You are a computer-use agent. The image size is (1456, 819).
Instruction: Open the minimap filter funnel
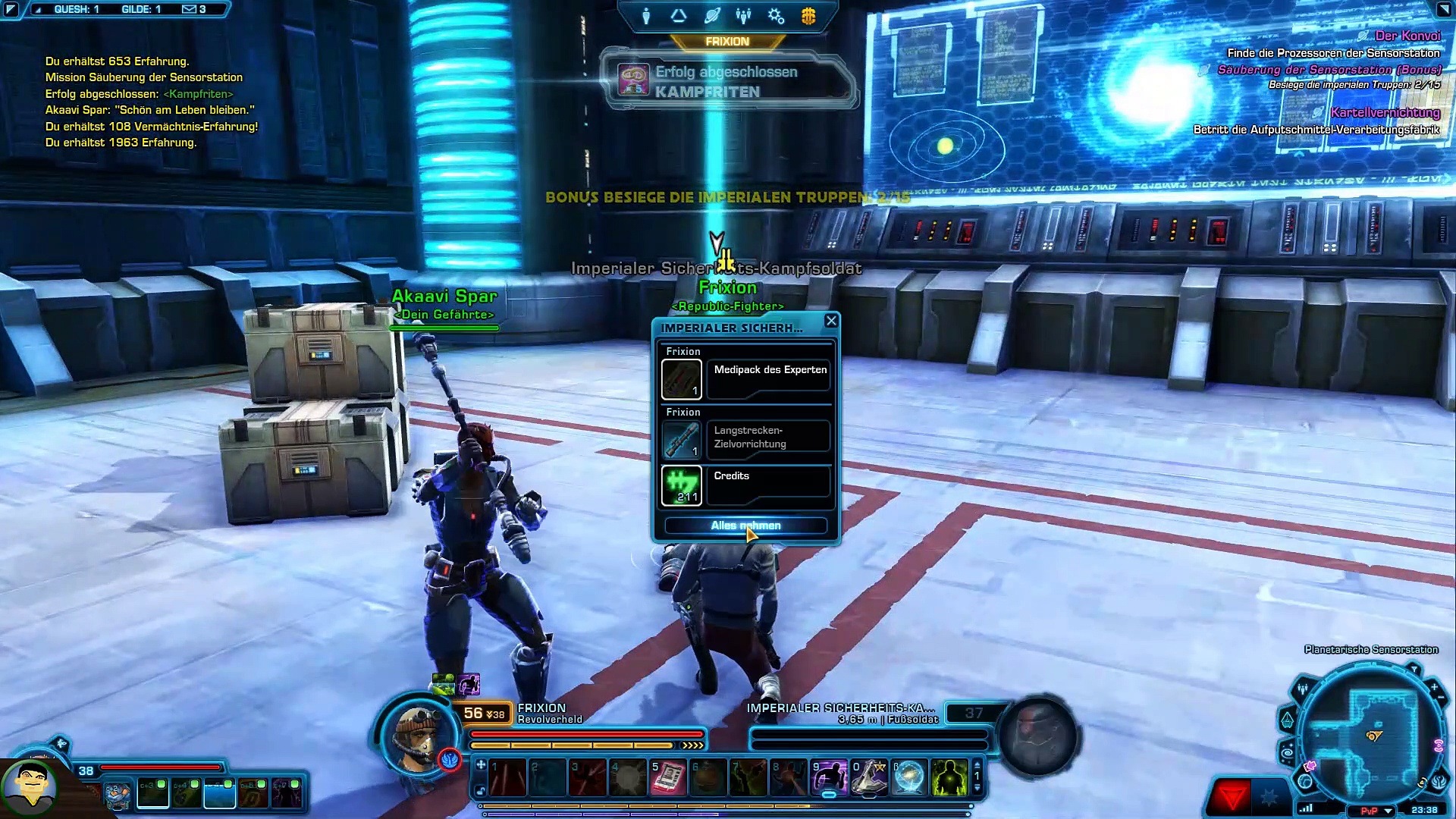click(x=1414, y=670)
